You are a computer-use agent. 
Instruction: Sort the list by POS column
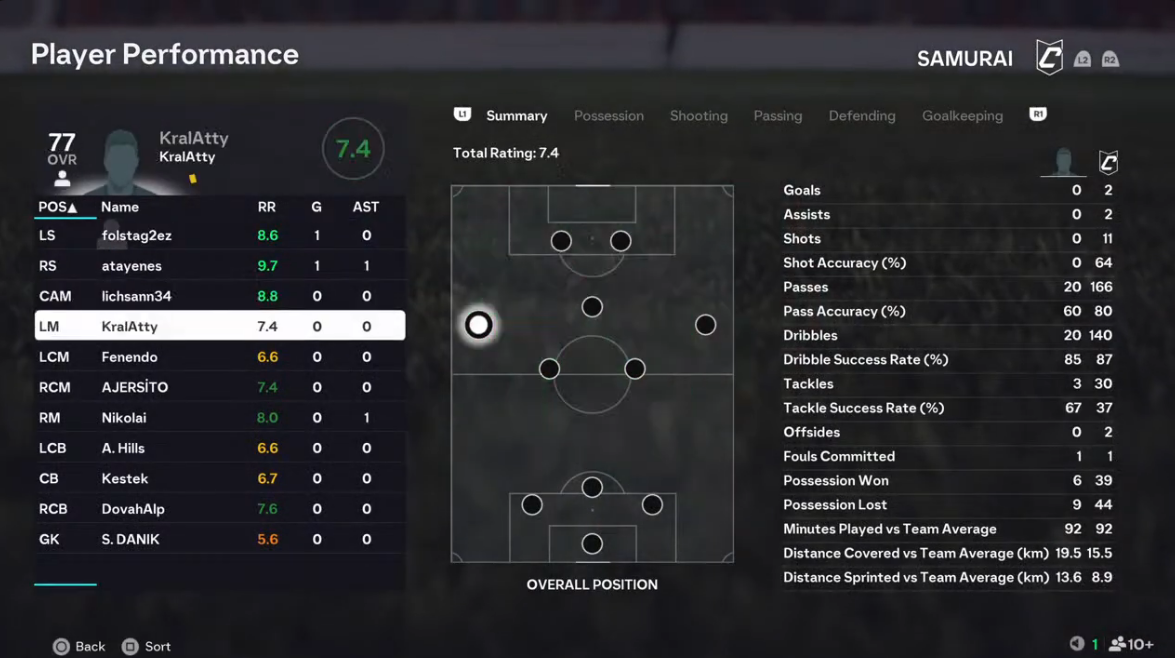(x=57, y=207)
